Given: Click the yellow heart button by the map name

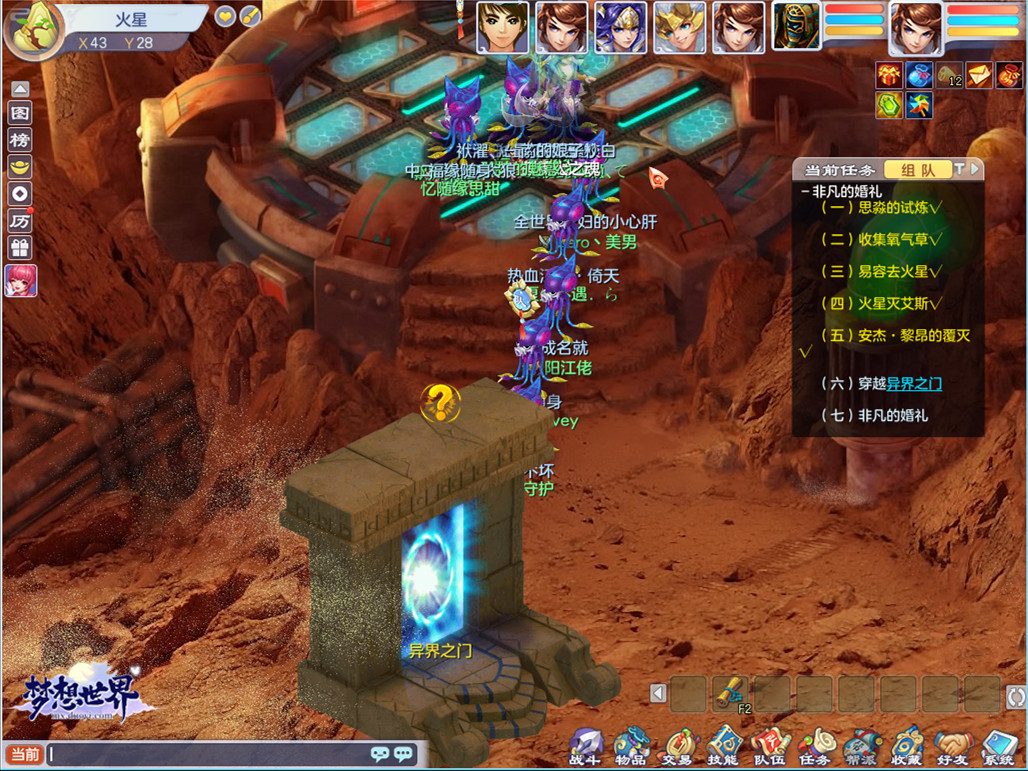Looking at the screenshot, I should 225,16.
